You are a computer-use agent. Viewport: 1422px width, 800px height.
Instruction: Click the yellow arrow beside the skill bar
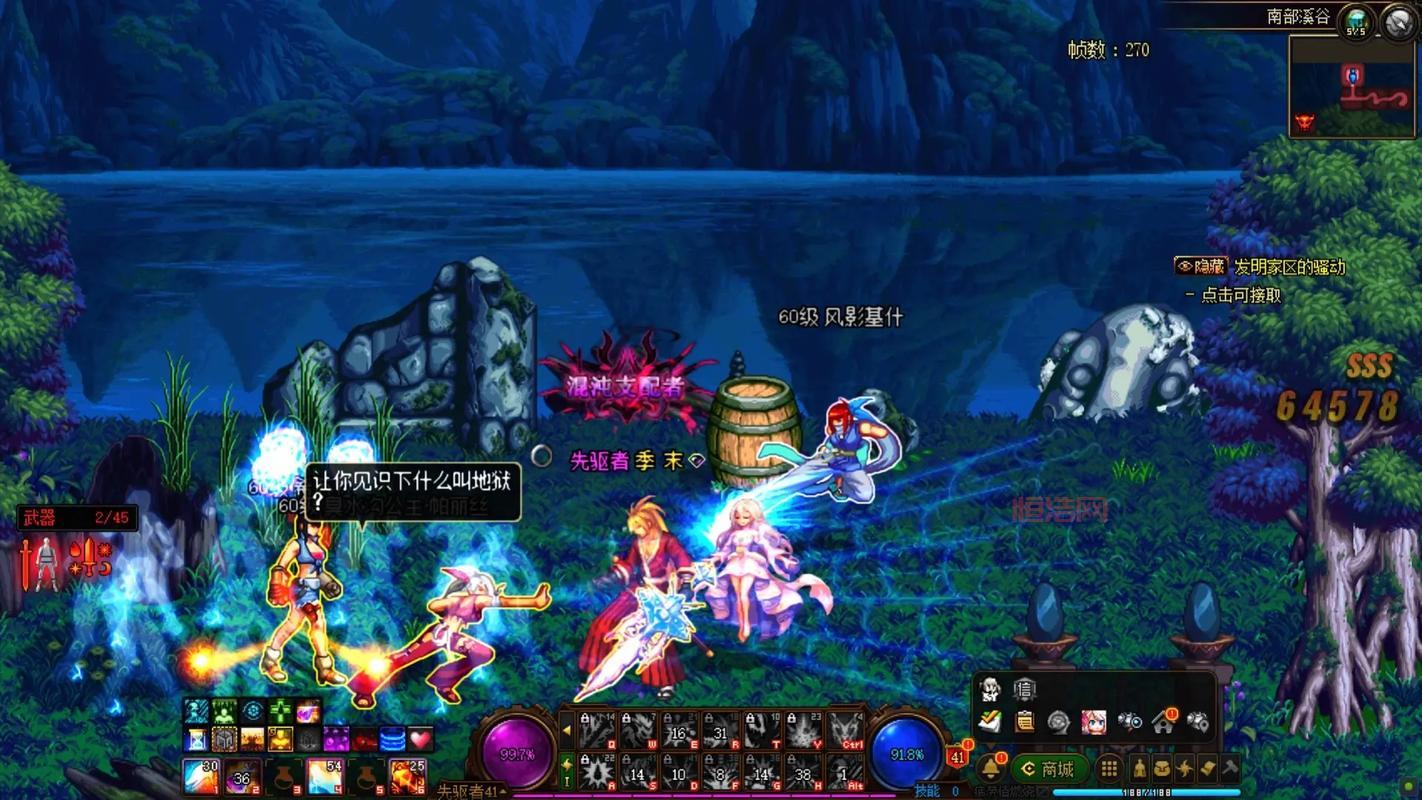(566, 731)
